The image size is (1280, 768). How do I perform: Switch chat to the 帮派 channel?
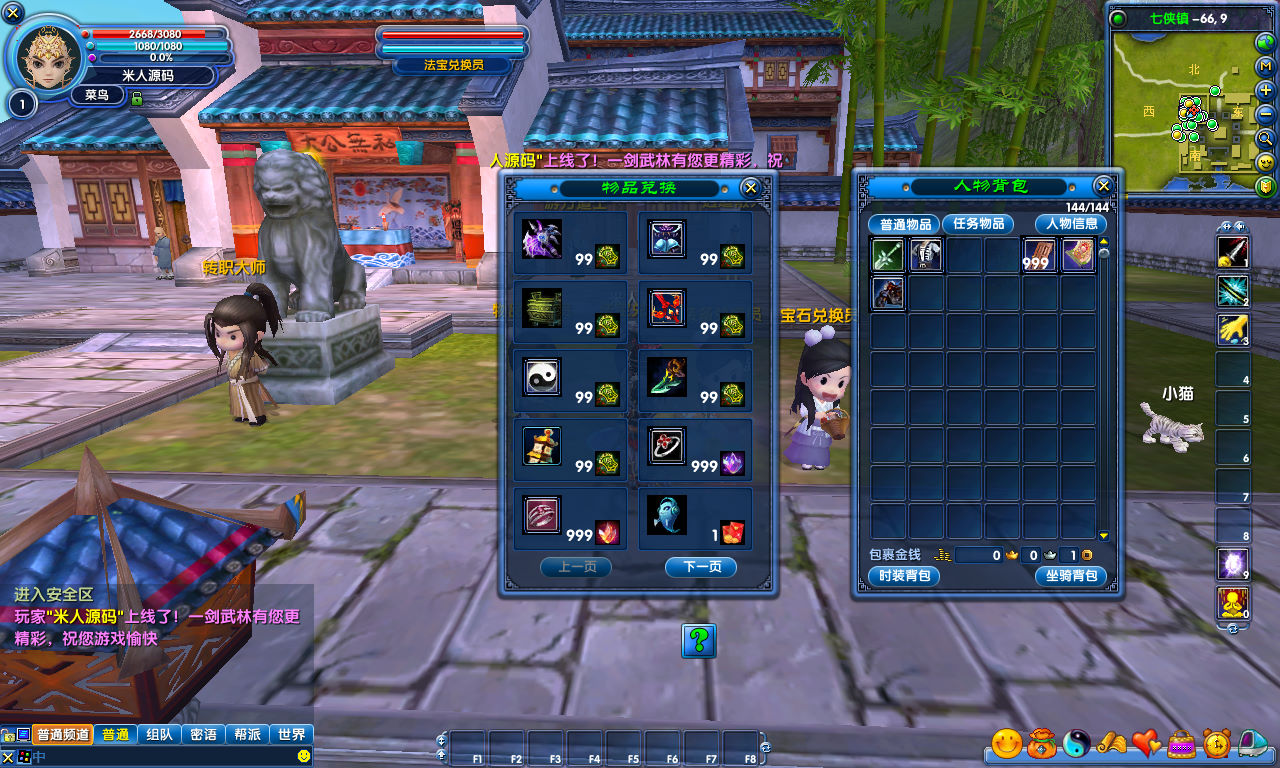point(247,734)
